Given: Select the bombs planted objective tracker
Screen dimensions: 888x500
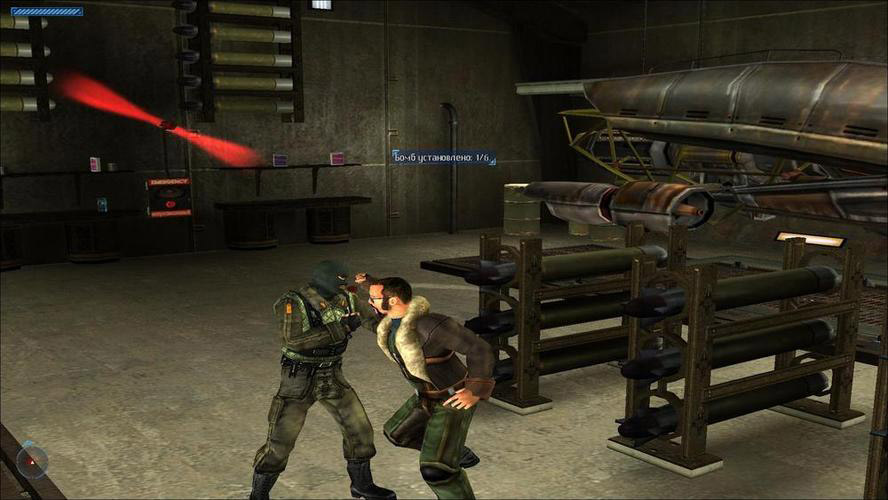Looking at the screenshot, I should click(443, 157).
